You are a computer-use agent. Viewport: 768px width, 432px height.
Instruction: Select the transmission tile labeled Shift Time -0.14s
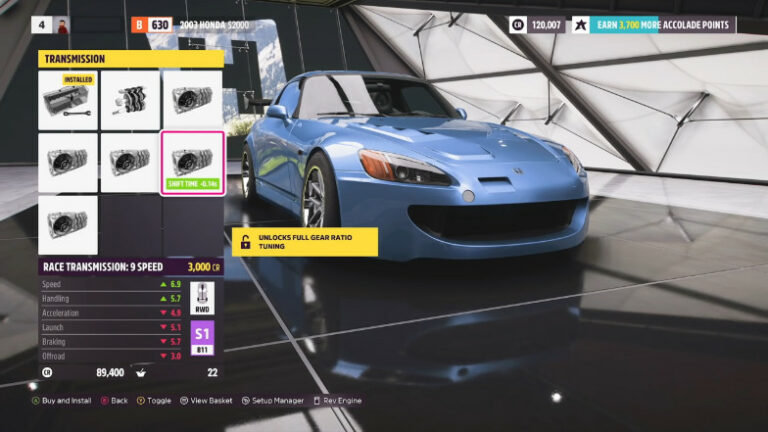pyautogui.click(x=192, y=162)
